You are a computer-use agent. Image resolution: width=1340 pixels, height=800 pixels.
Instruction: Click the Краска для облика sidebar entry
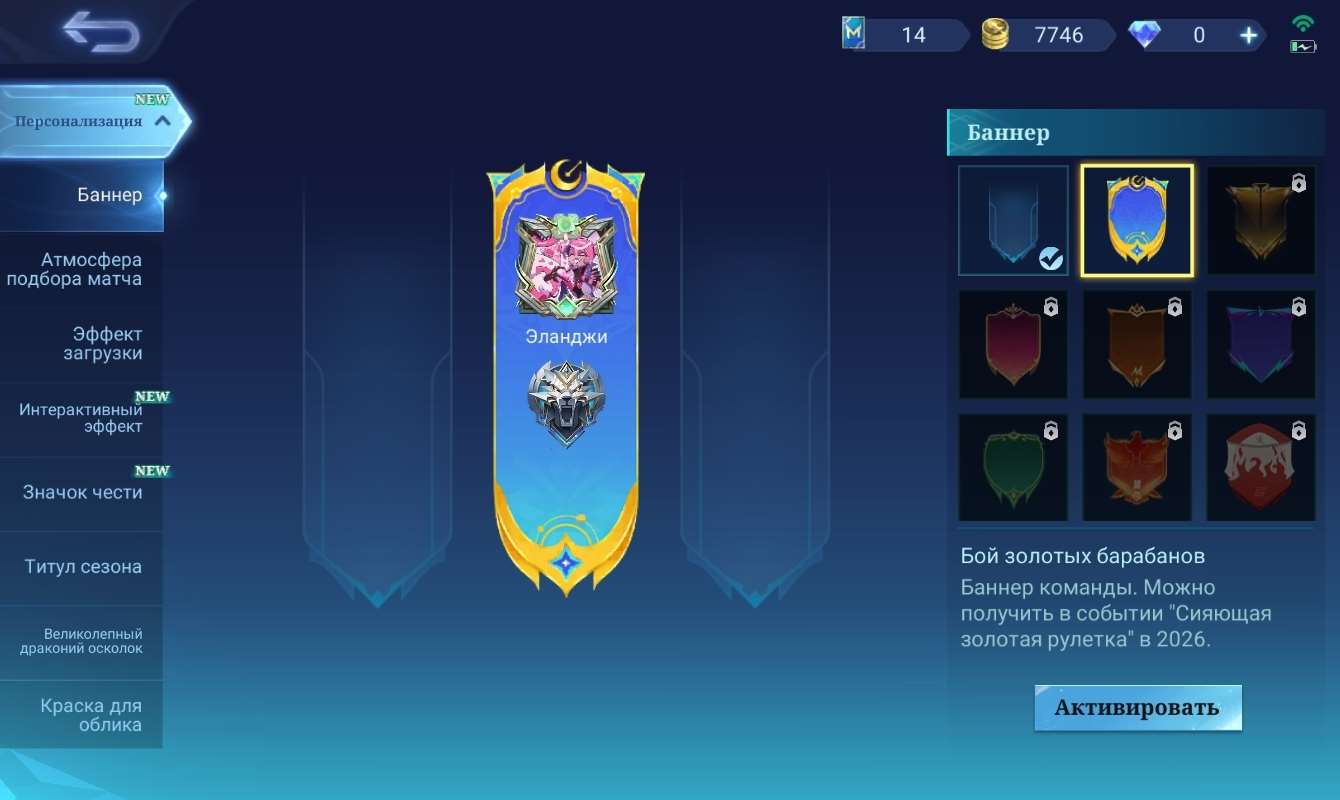click(80, 715)
